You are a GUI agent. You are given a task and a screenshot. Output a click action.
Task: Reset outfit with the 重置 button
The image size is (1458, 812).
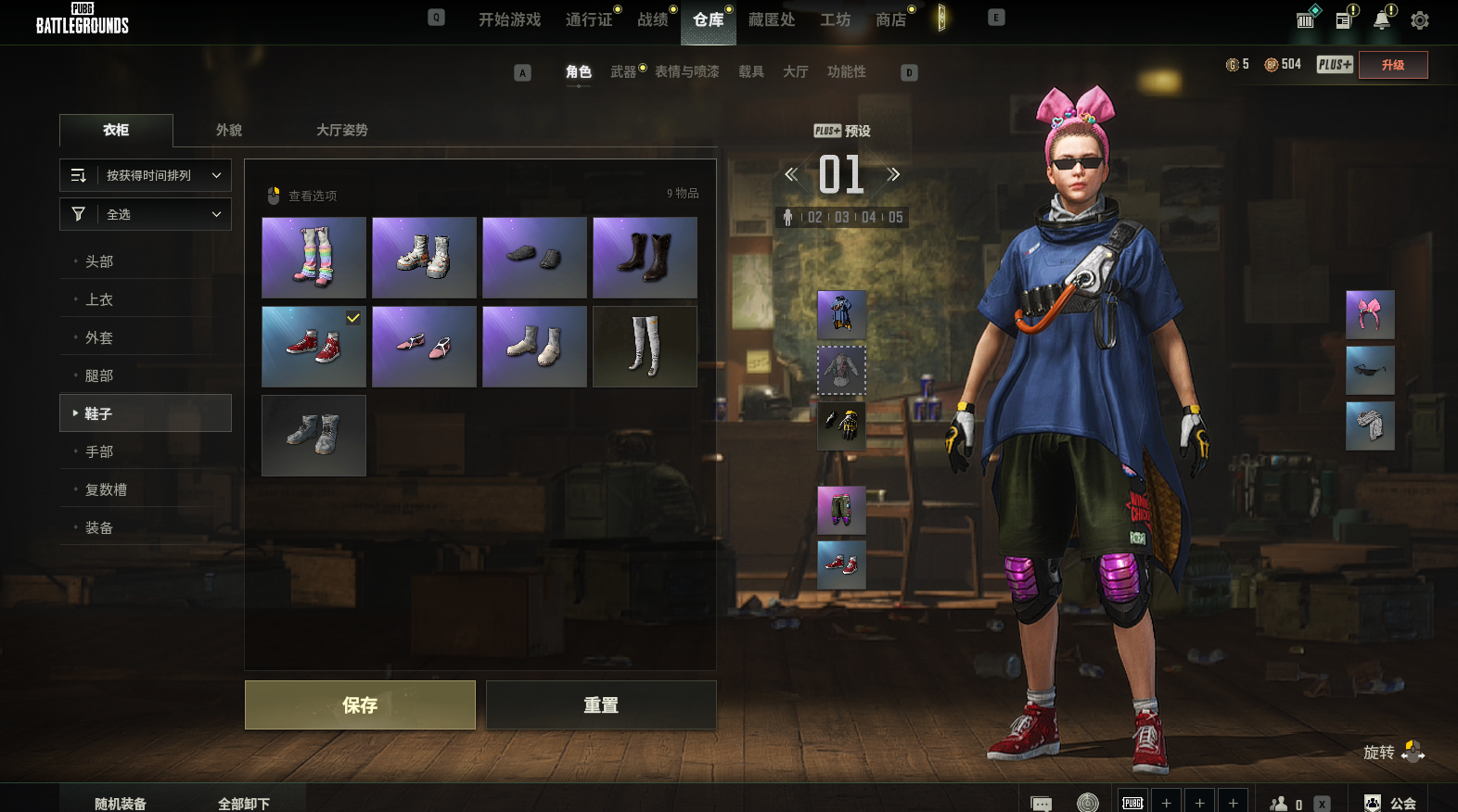coord(601,705)
